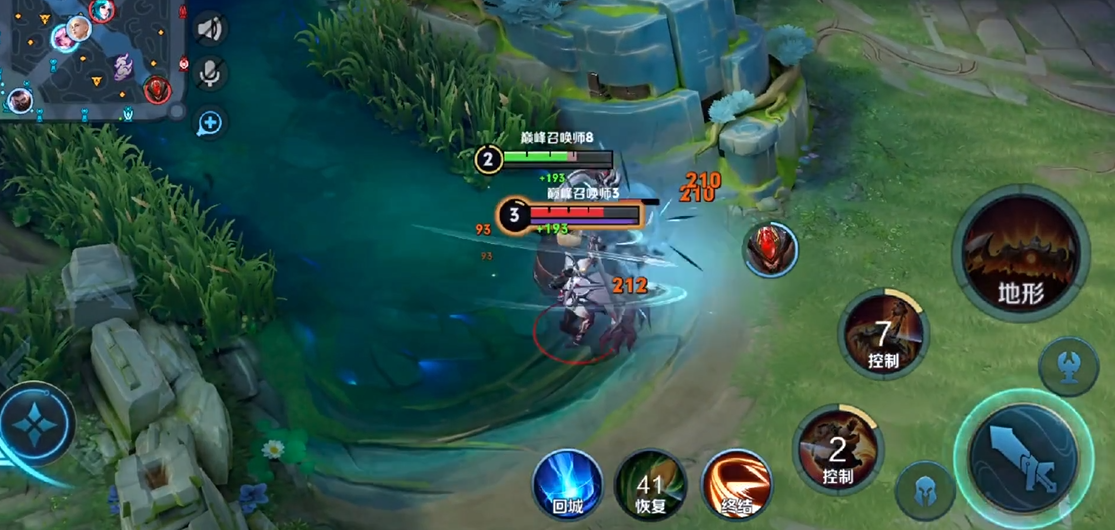Click the minimap's round corner resize knob
The width and height of the screenshot is (1115, 530).
click(177, 110)
